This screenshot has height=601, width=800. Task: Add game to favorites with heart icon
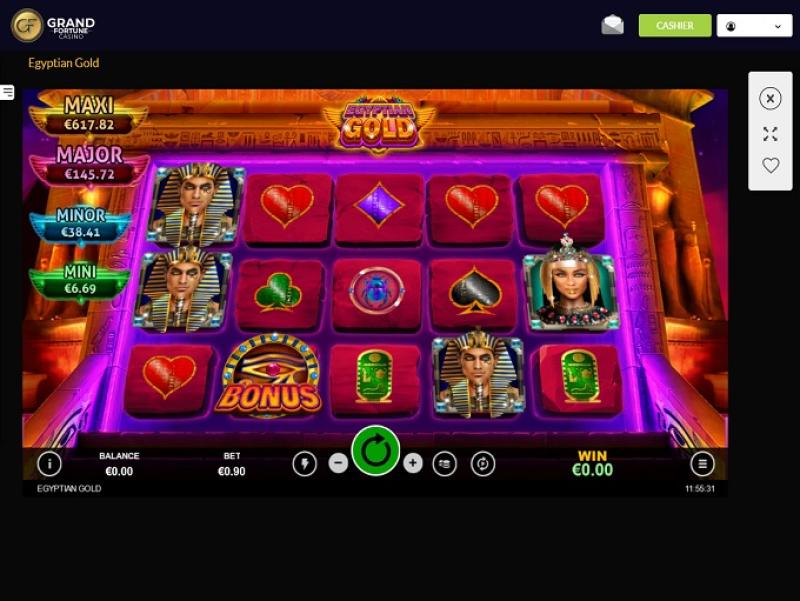(x=770, y=166)
